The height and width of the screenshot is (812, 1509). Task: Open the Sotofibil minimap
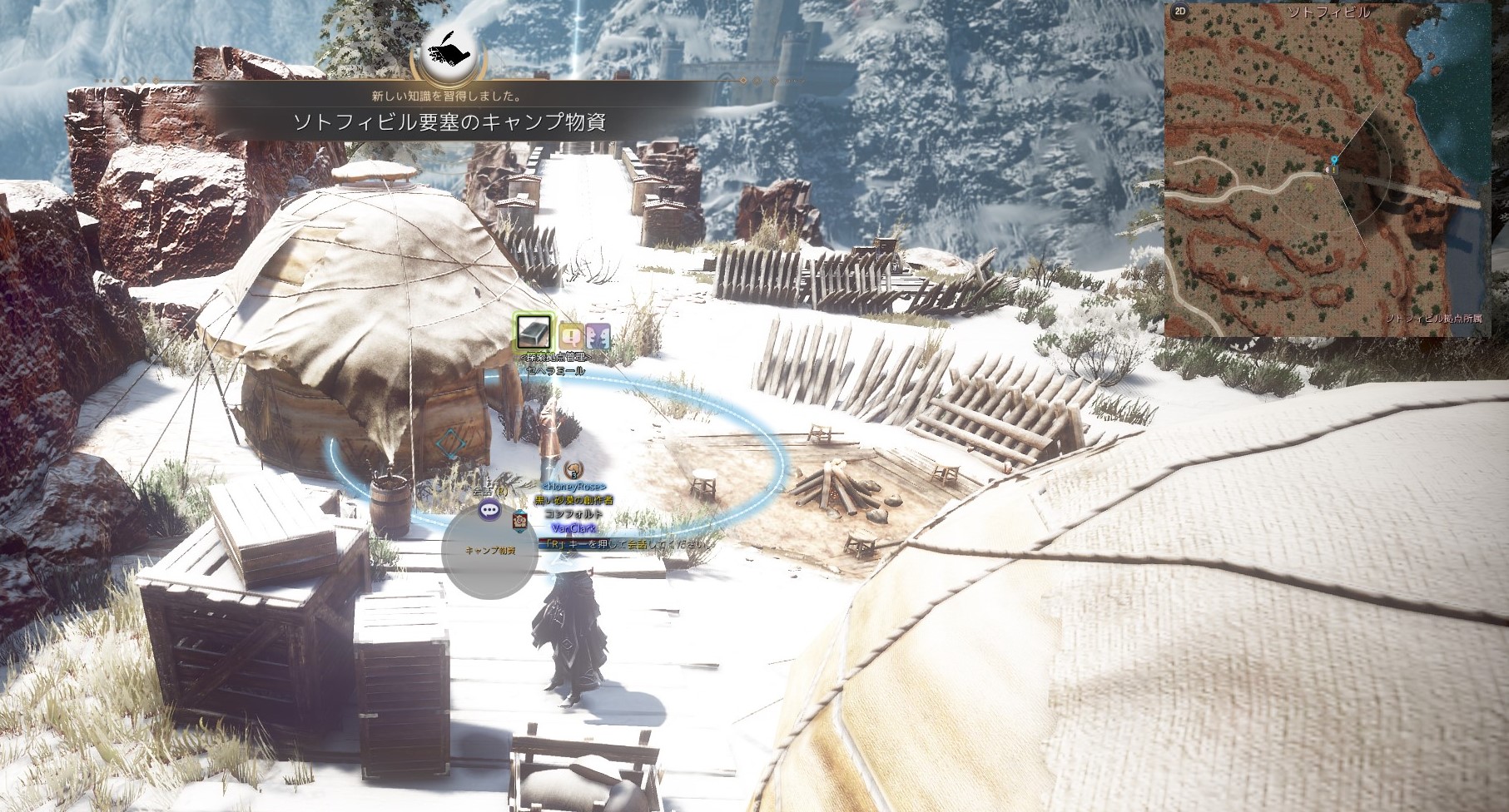1328,171
